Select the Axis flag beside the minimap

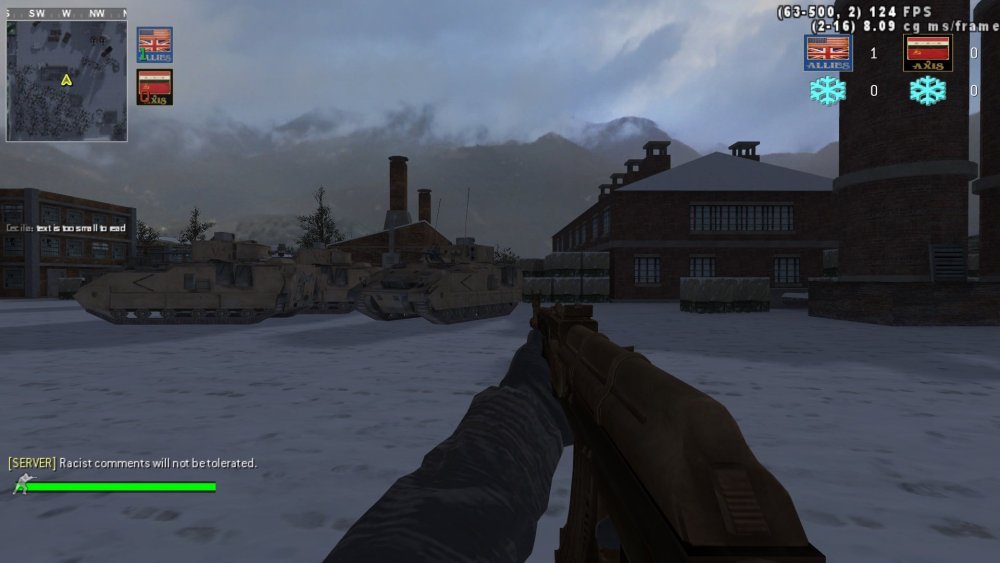pos(154,87)
